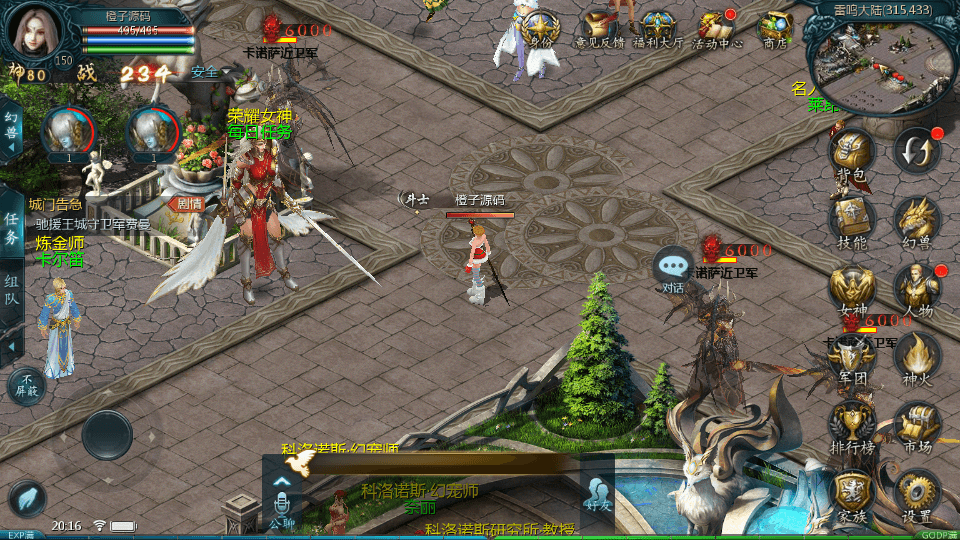
Task: Open the 福利大厅 welfare hall
Action: click(657, 28)
